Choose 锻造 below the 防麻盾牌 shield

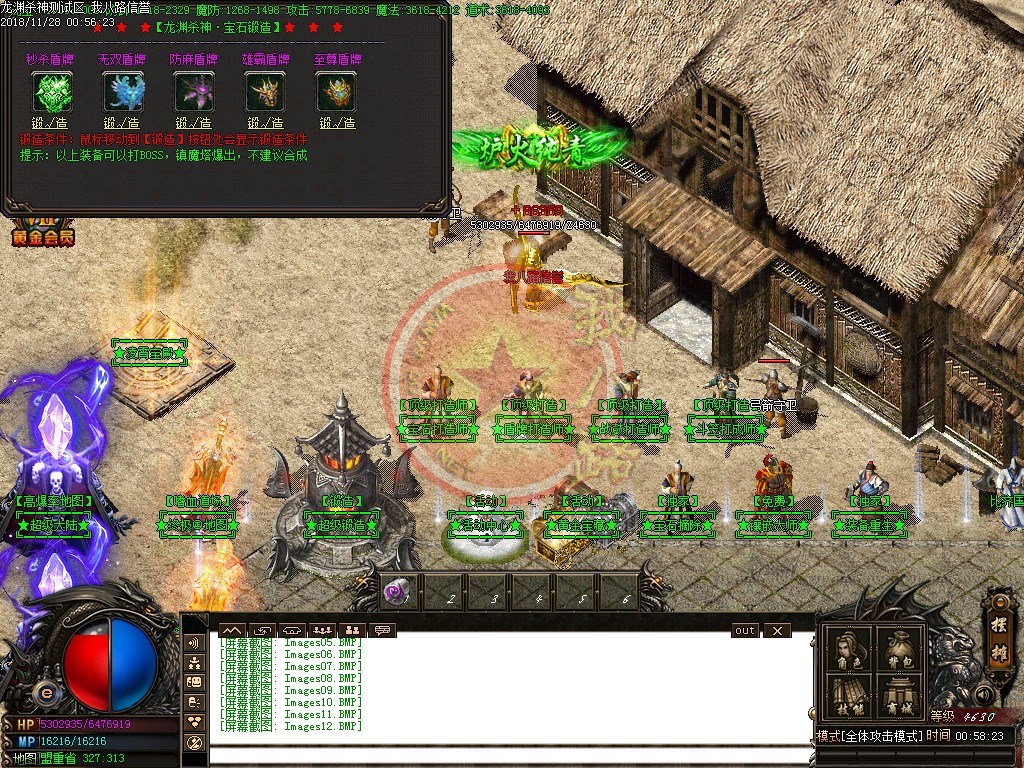click(x=194, y=123)
